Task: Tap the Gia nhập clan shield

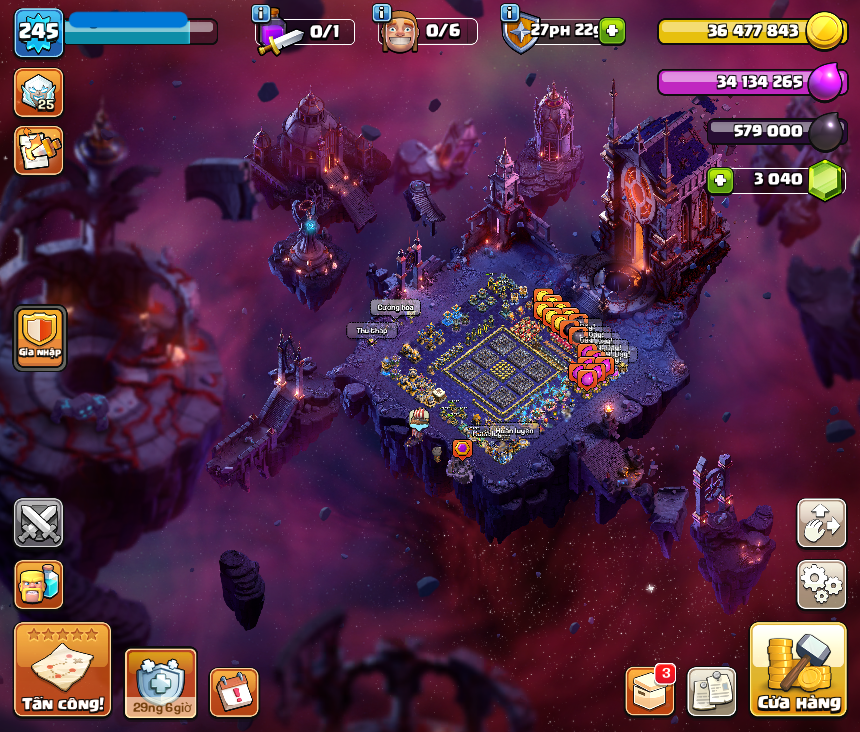Action: (x=40, y=337)
